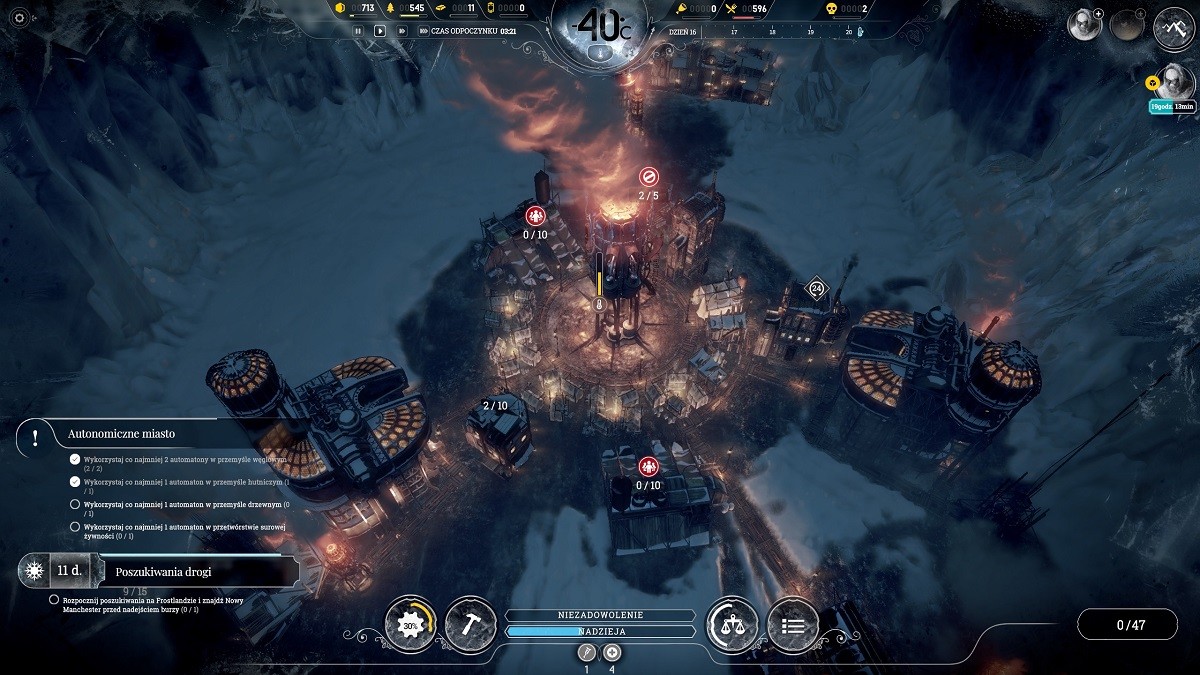1200x675 pixels.
Task: Open the economy panel with 30% gear
Action: [410, 624]
